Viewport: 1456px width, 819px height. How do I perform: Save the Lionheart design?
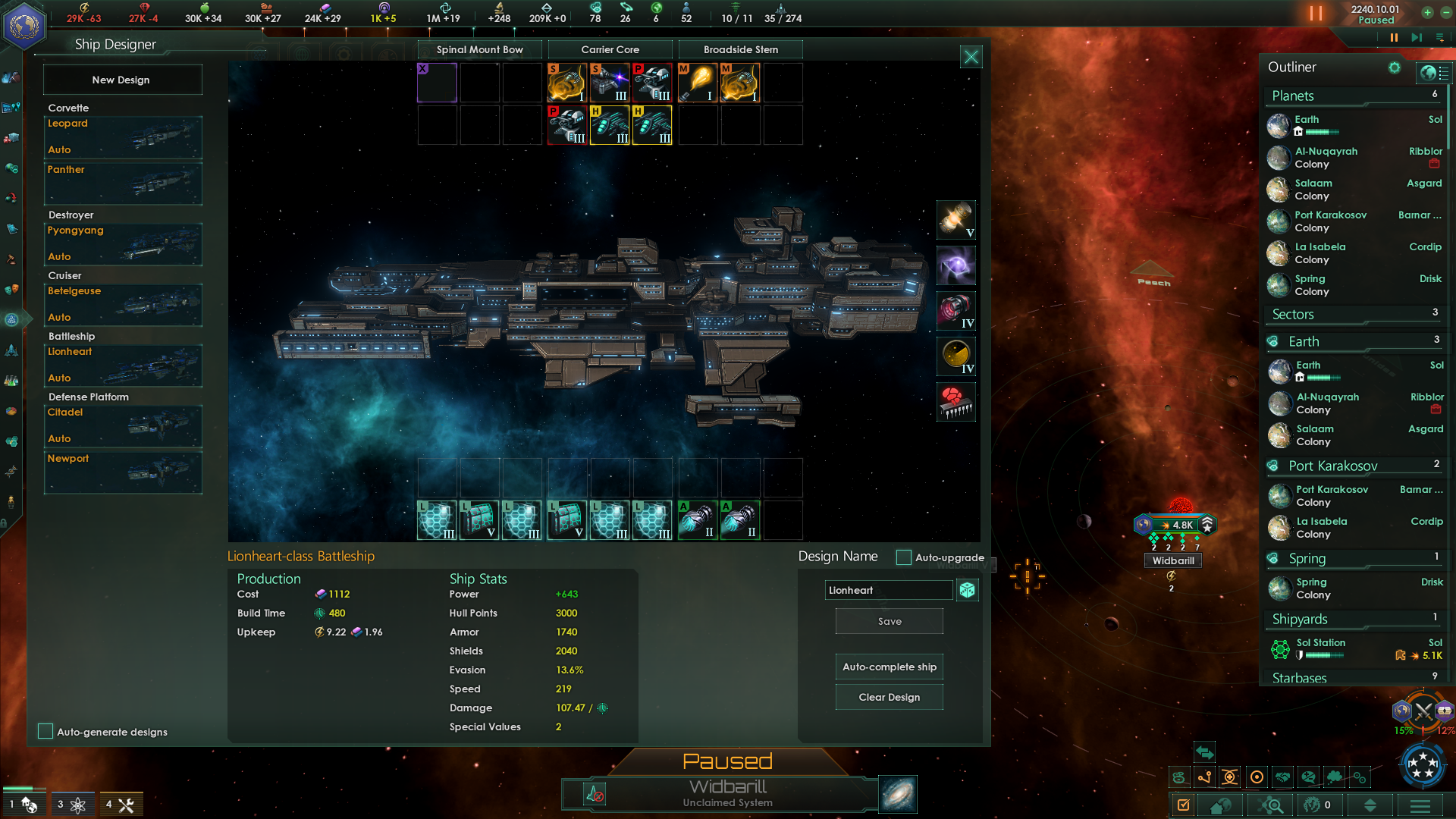coord(890,621)
